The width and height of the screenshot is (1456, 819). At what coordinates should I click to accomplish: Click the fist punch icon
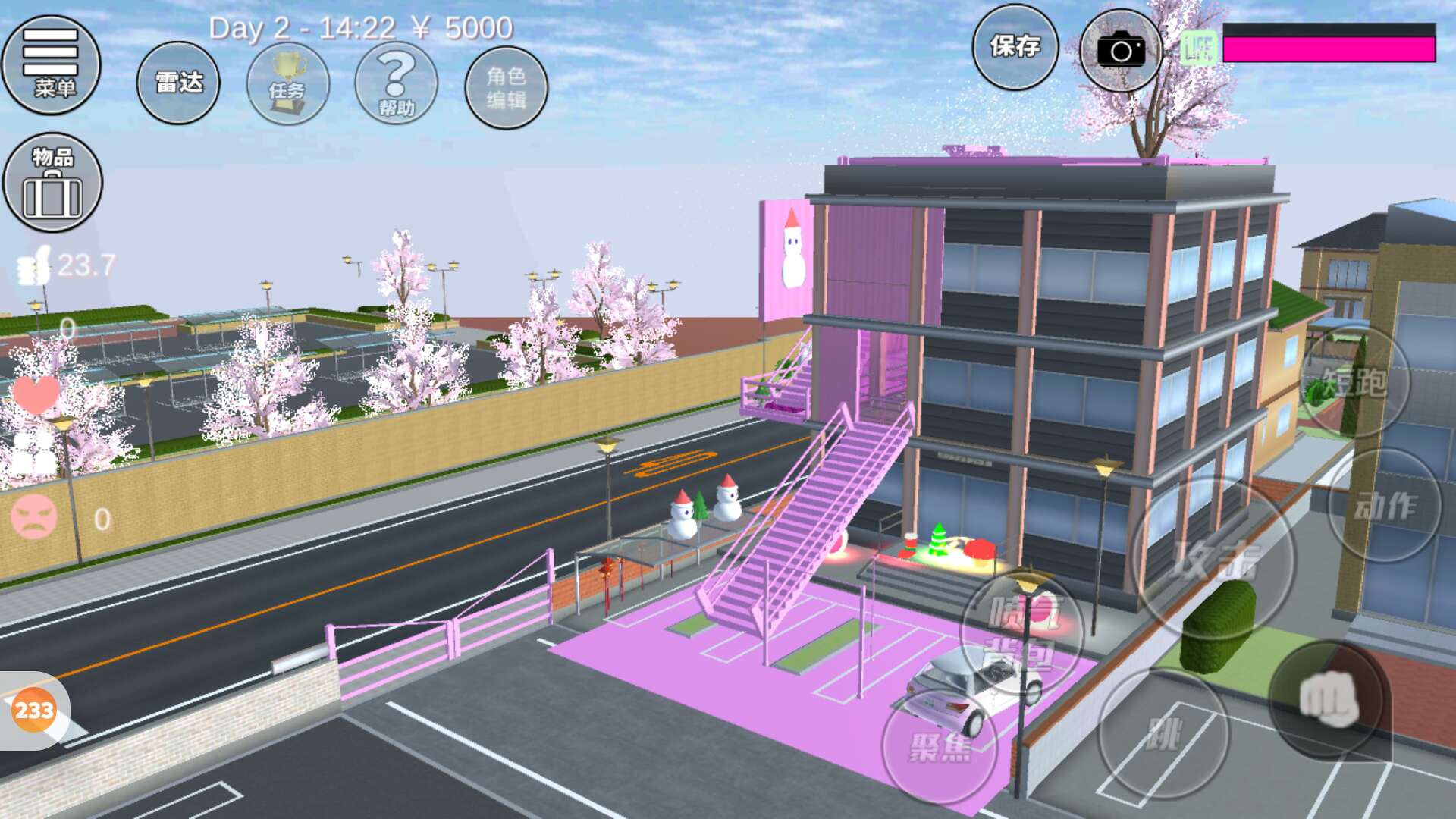1329,699
